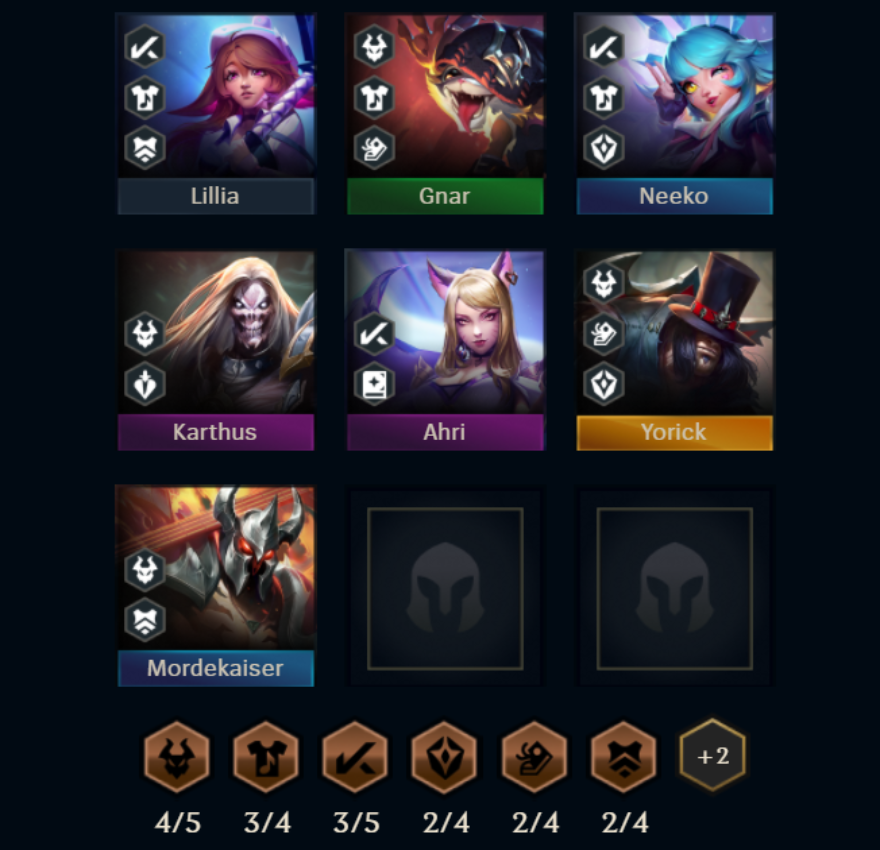The image size is (880, 850).
Task: Expand the +2 additional traits
Action: pos(713,756)
